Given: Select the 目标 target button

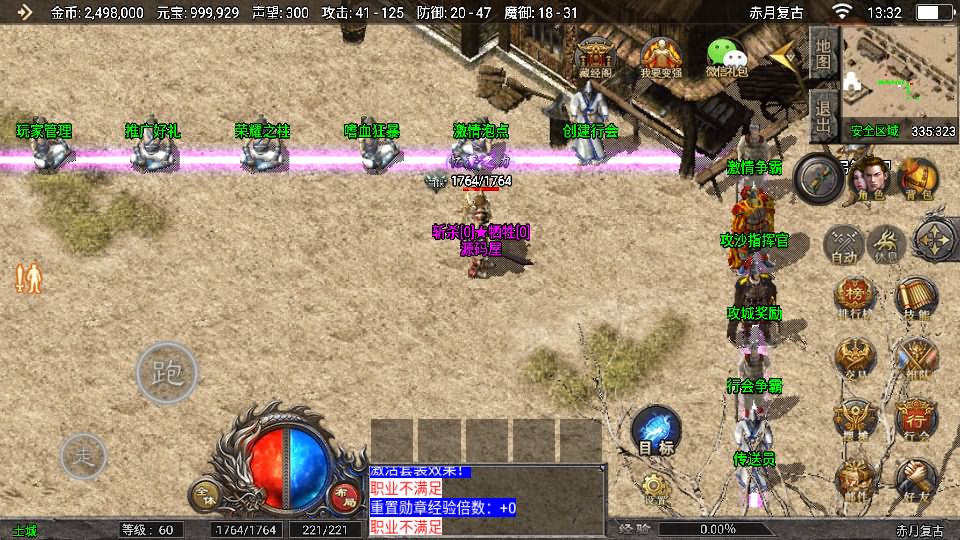Looking at the screenshot, I should [656, 432].
